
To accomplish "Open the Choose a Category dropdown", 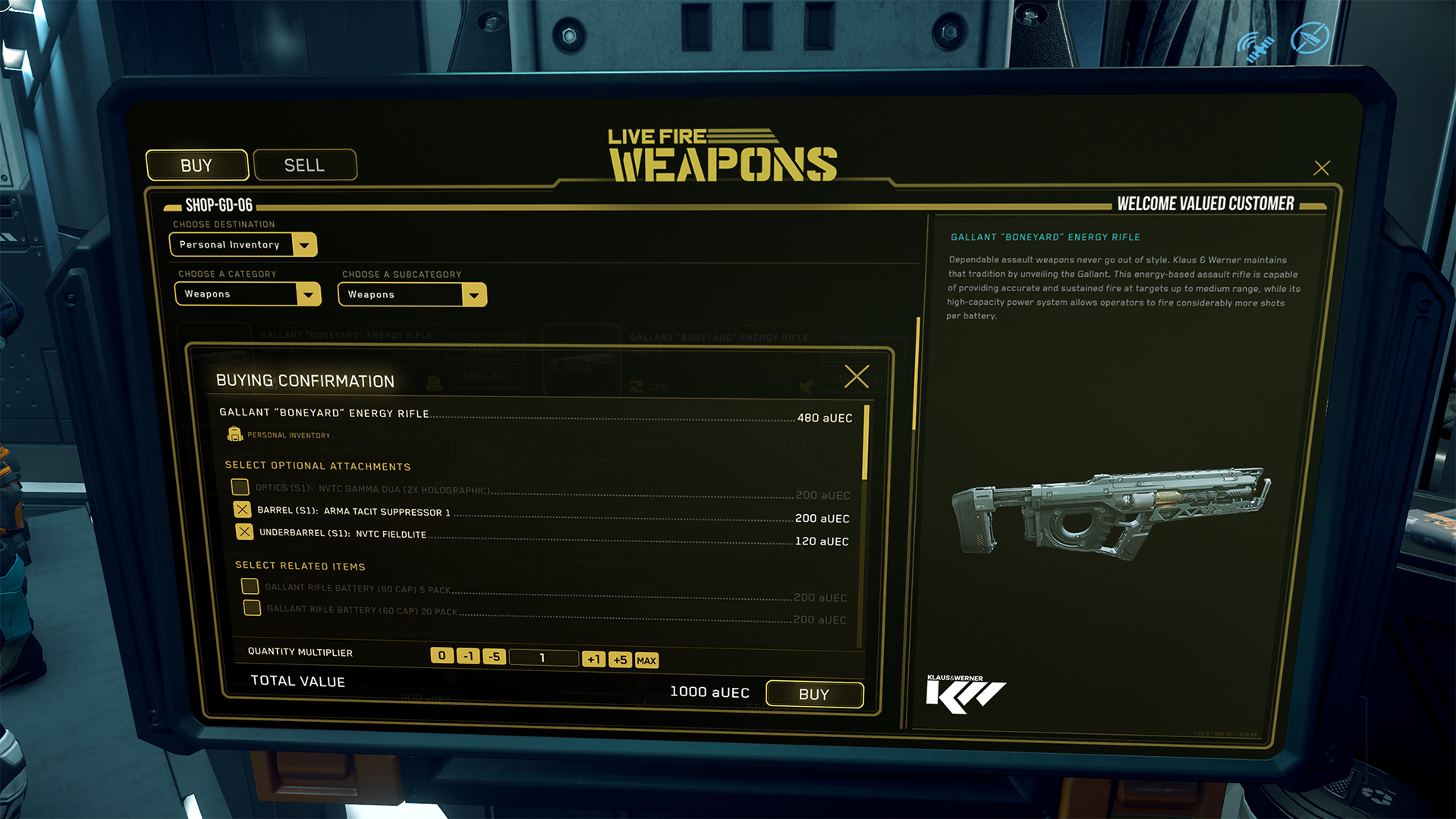I will (x=308, y=294).
